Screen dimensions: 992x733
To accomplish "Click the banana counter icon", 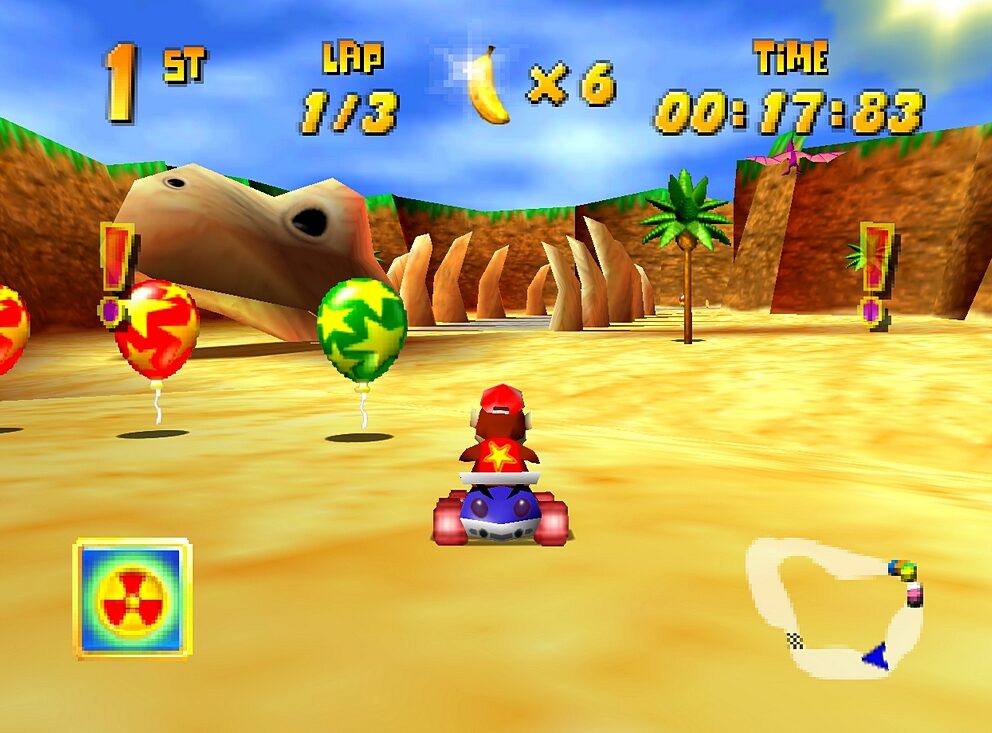I will (x=487, y=86).
